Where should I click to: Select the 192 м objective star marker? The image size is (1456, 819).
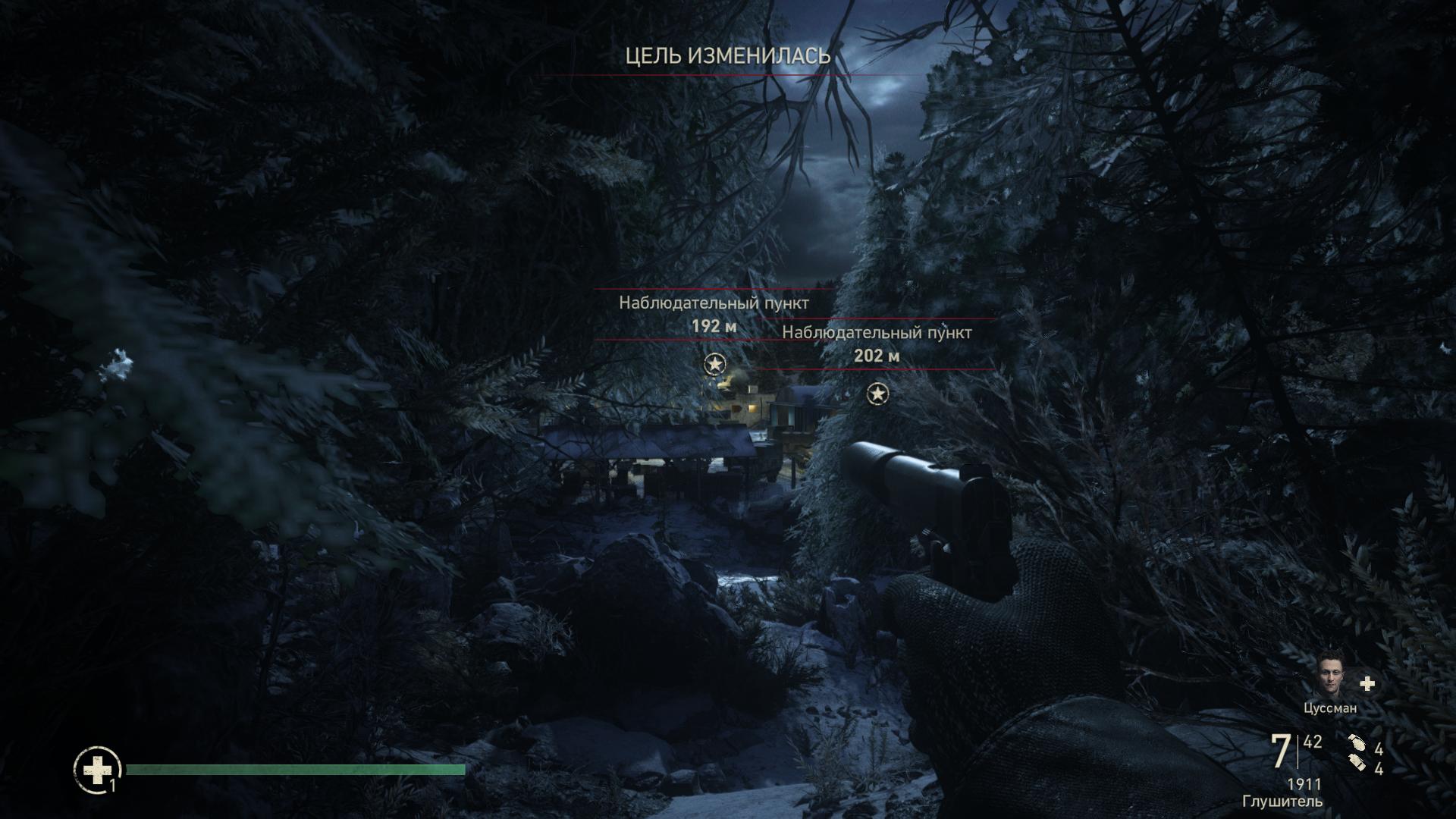click(714, 365)
